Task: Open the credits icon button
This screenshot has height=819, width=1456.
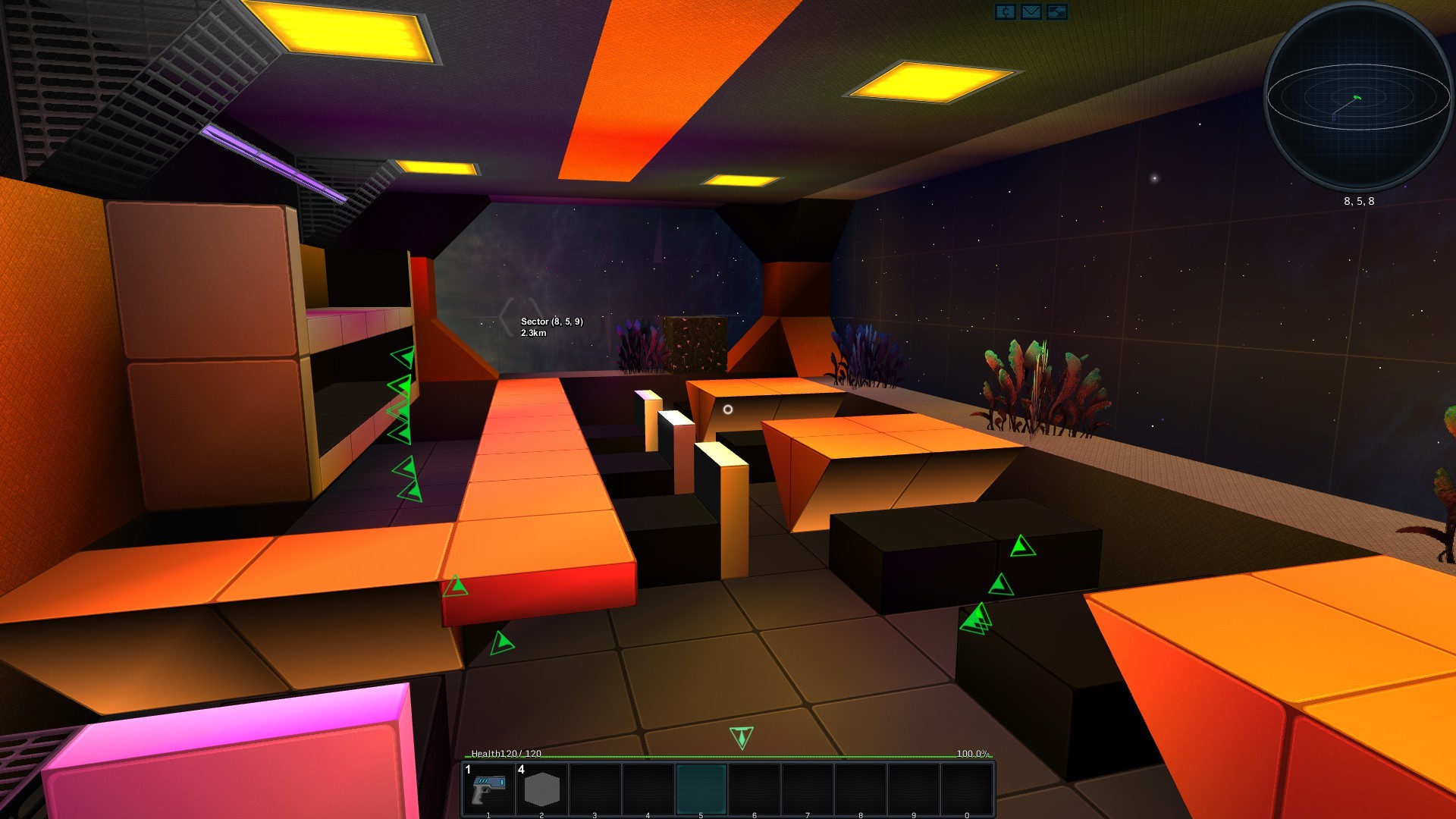Action: (1005, 12)
